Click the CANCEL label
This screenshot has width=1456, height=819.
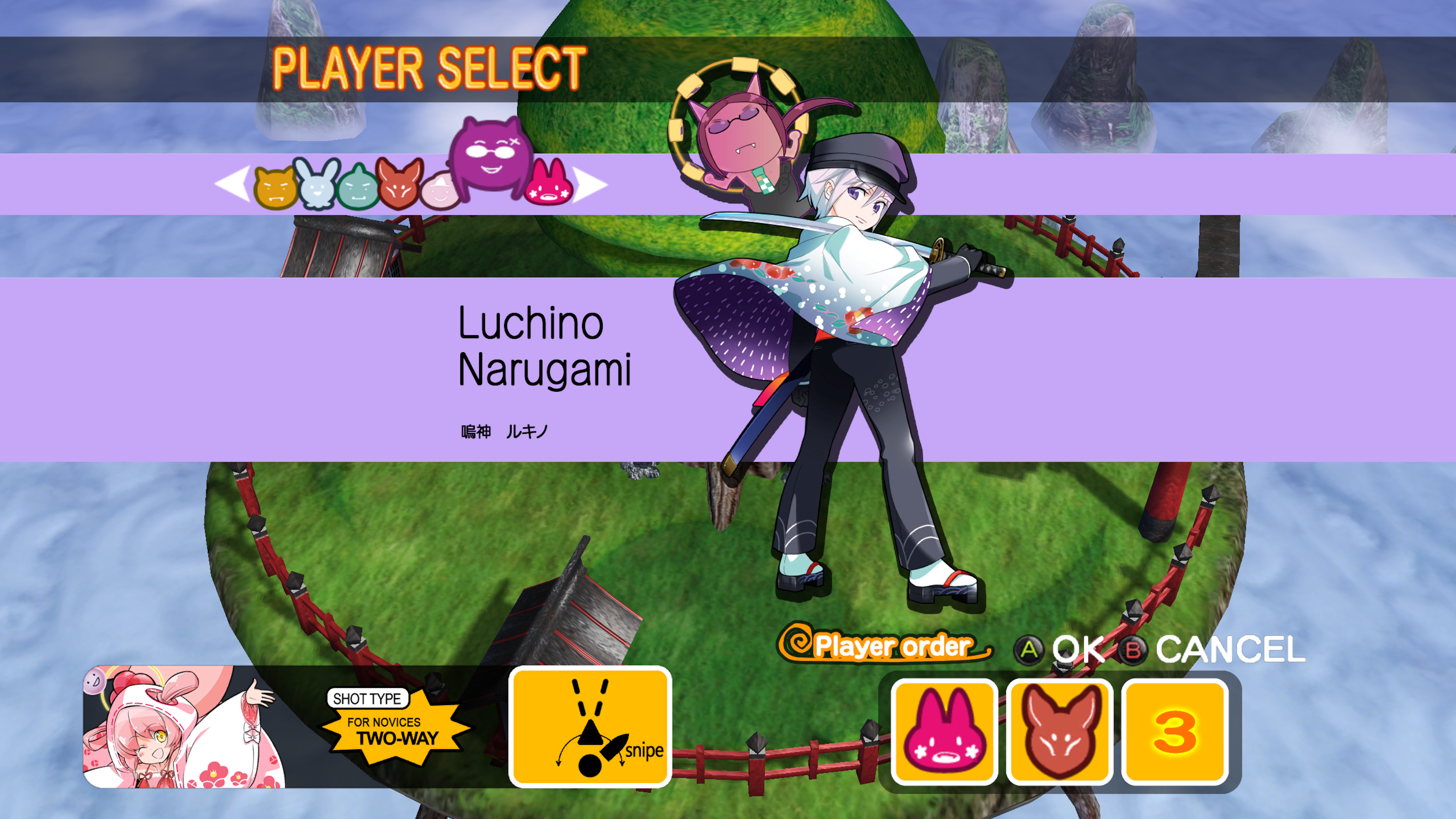[1230, 650]
